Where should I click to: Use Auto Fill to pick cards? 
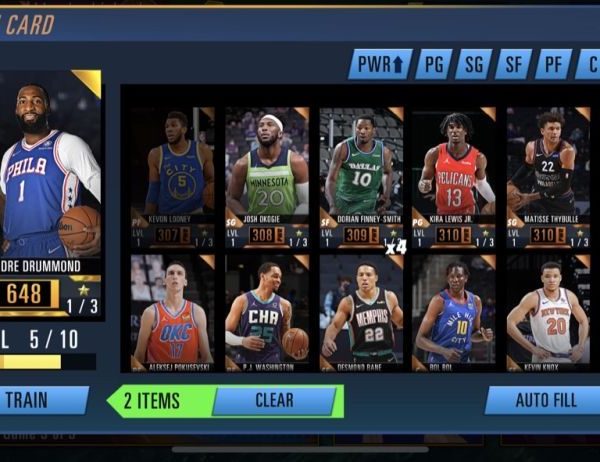coord(542,401)
